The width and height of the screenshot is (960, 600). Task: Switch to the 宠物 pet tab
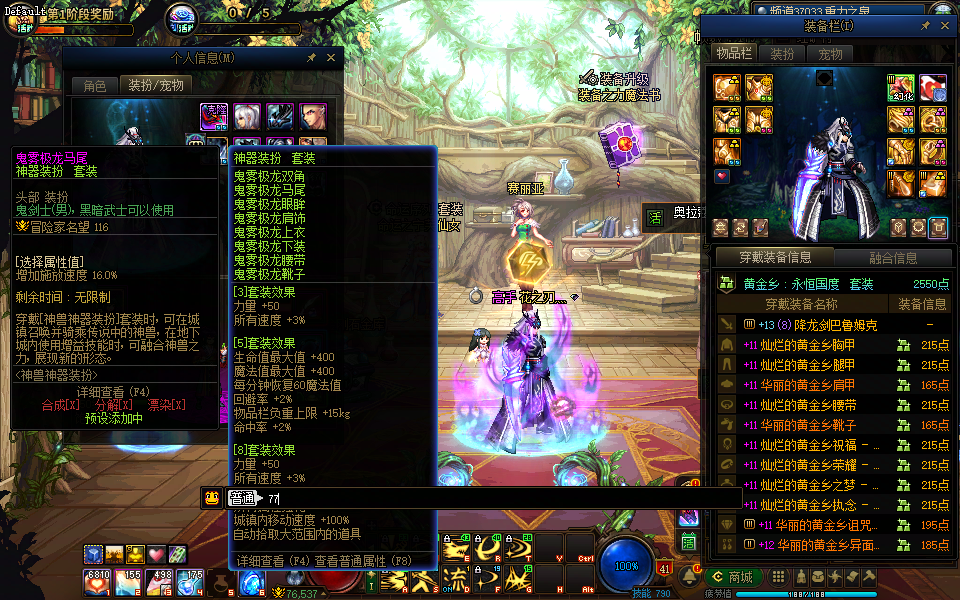(830, 54)
